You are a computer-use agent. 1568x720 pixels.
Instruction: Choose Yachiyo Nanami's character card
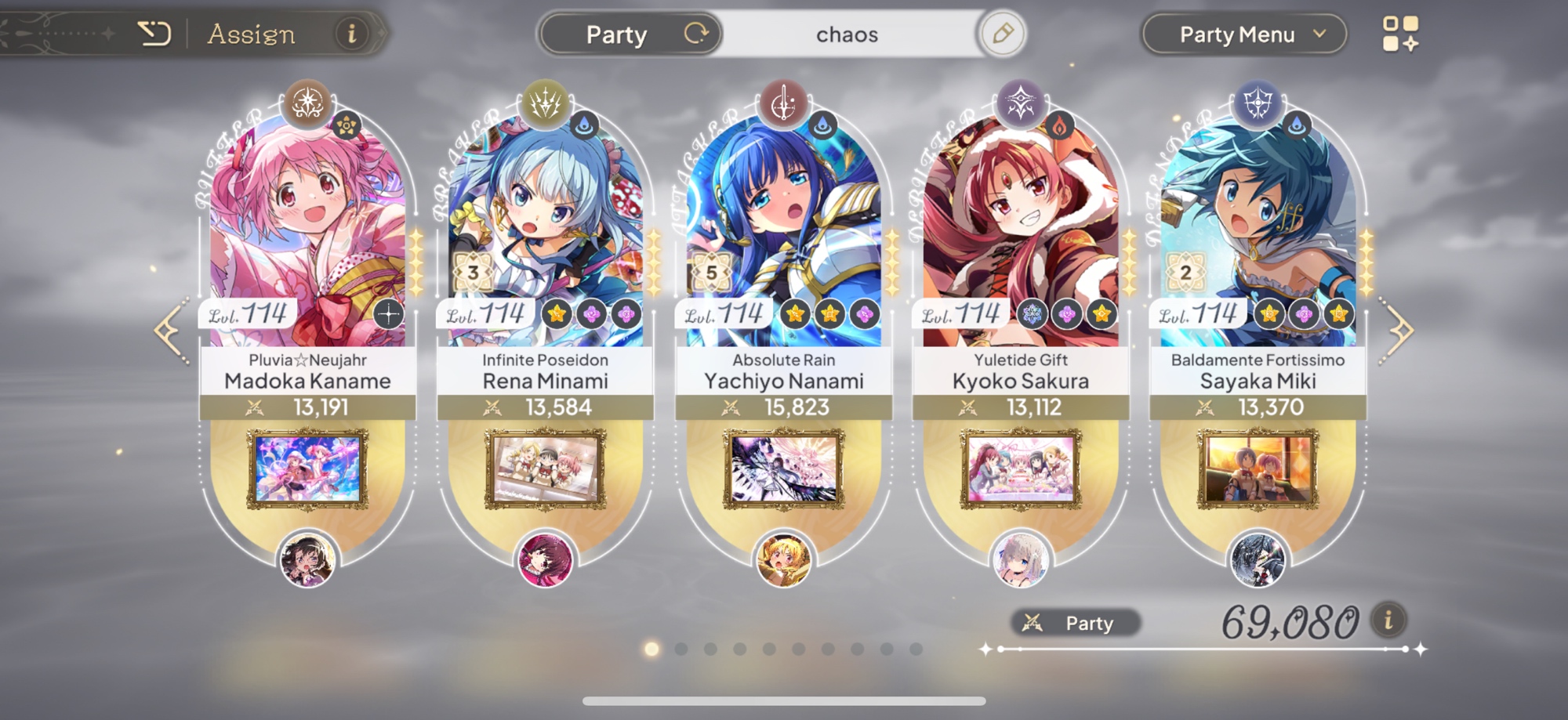tap(783, 227)
